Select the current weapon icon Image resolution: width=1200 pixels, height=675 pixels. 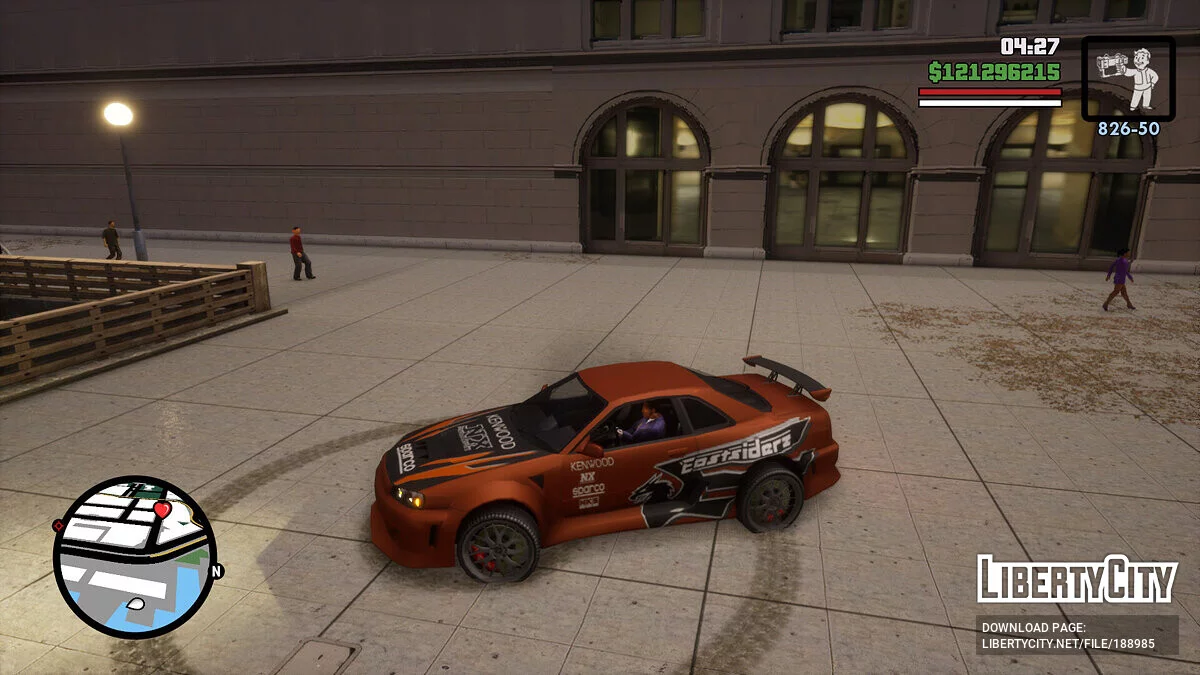point(1128,79)
